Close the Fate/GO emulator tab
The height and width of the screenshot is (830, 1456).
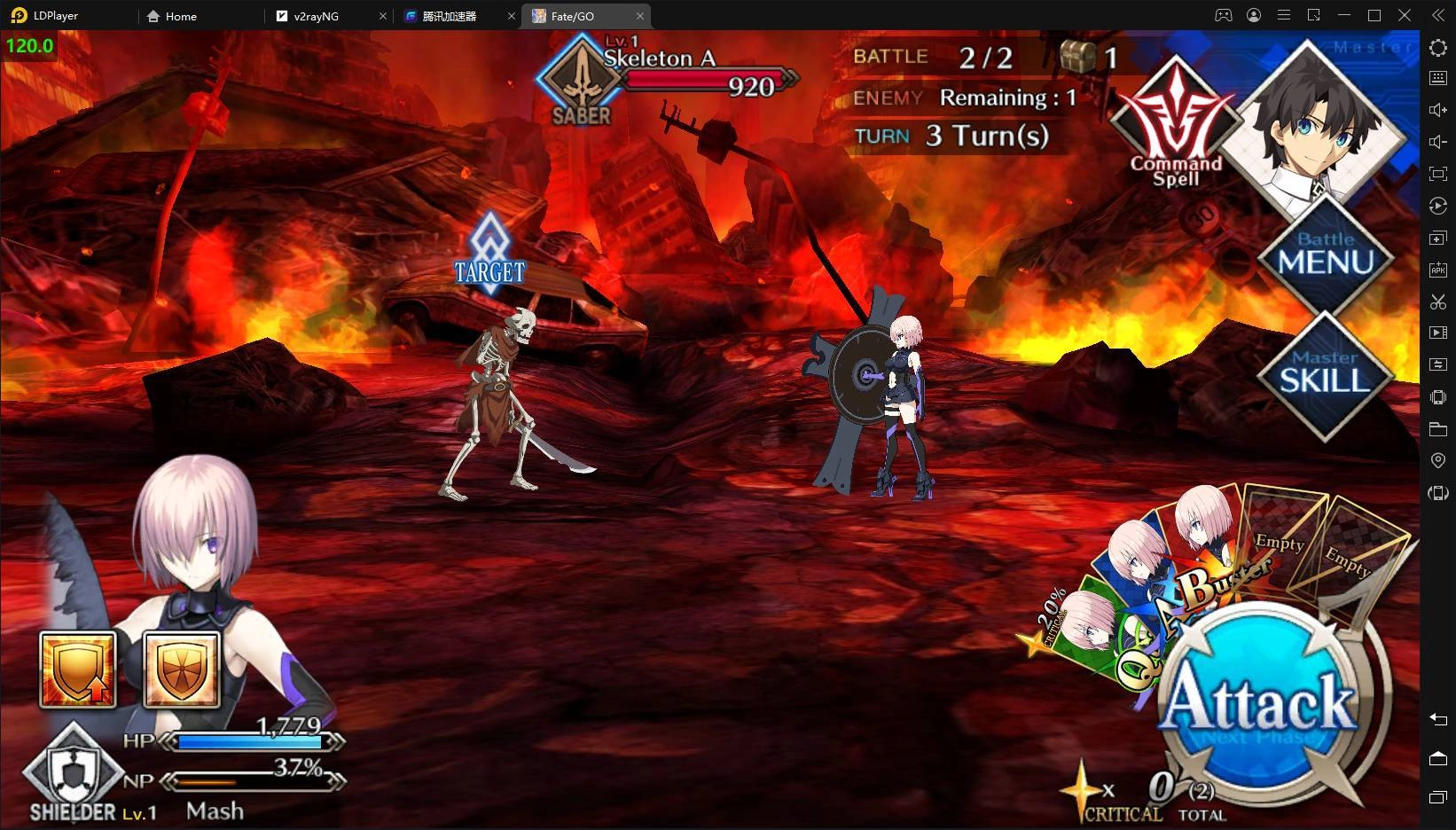pyautogui.click(x=640, y=16)
